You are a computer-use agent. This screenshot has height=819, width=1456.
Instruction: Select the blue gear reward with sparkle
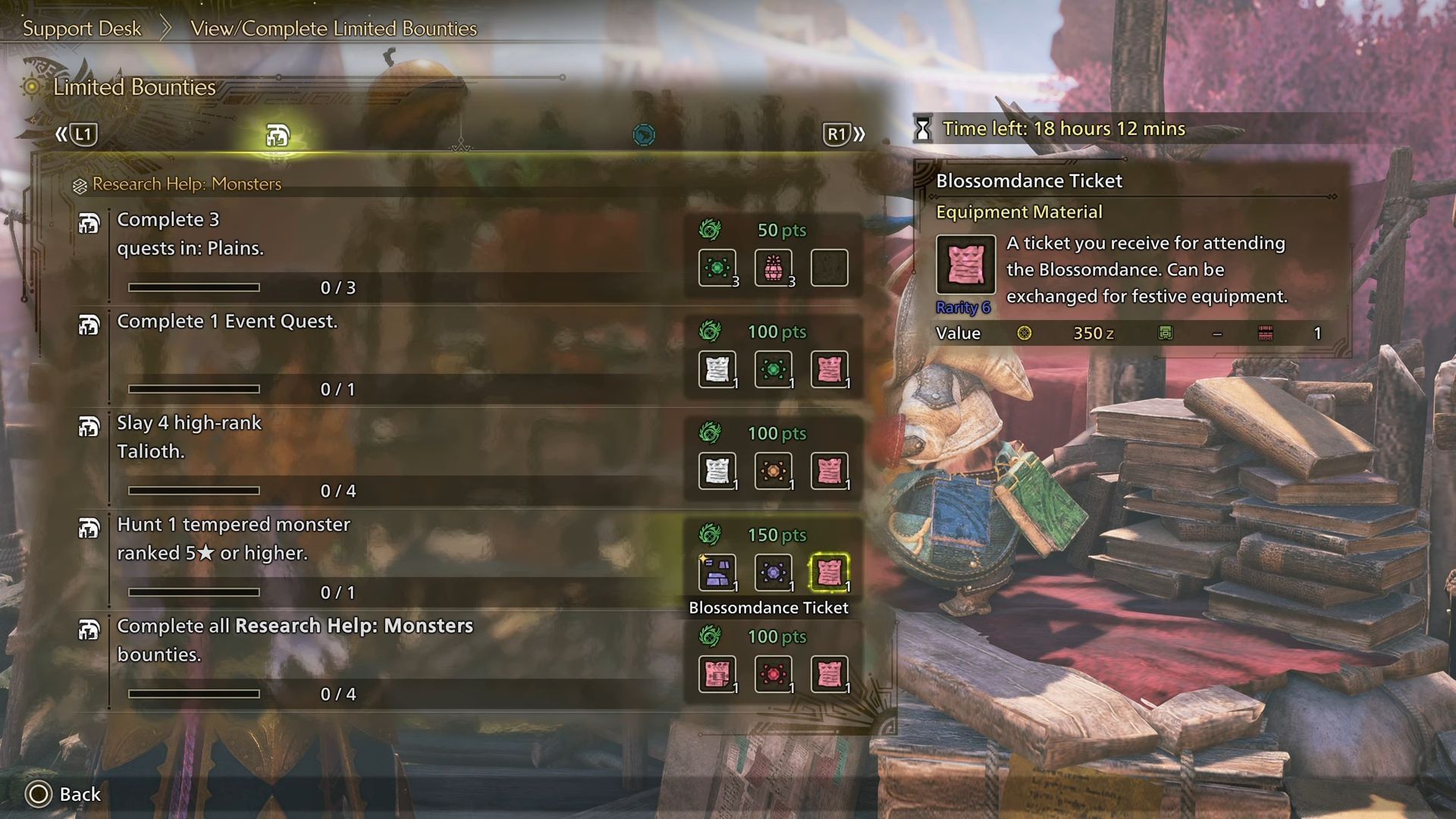[717, 573]
